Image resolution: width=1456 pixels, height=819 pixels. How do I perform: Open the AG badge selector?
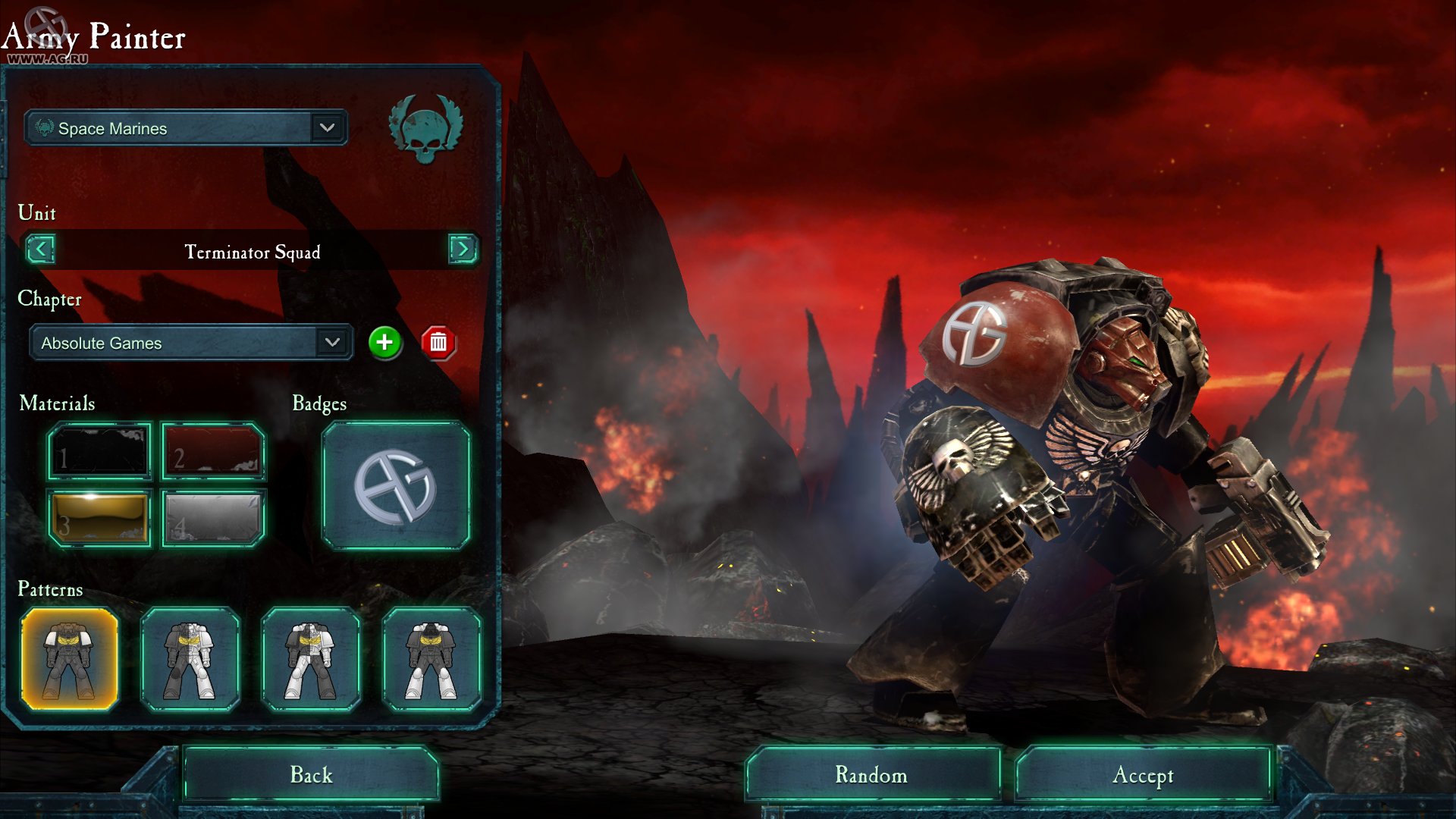coord(395,486)
